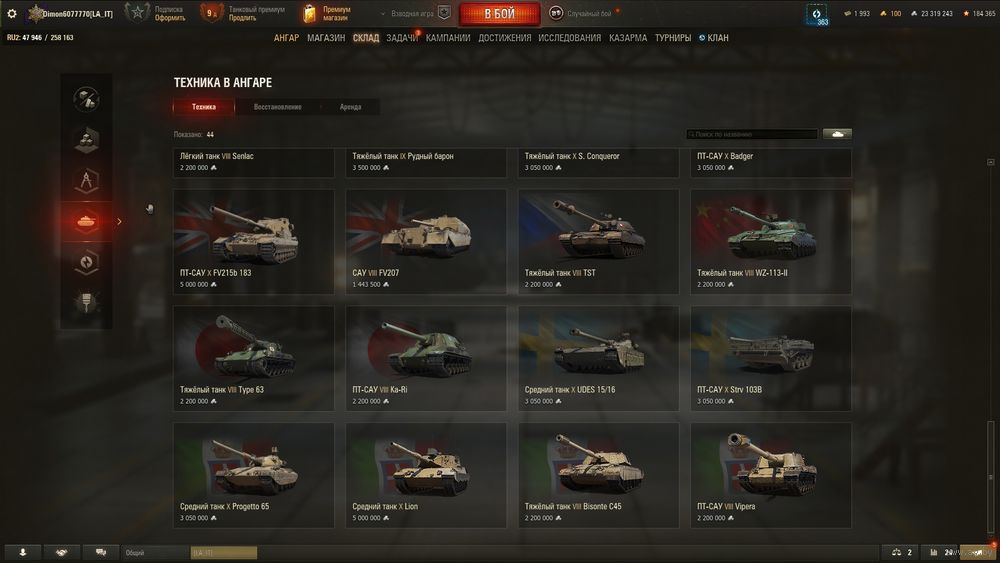Show the ДОСТИЖЕНИЯ page
The height and width of the screenshot is (563, 1000).
(x=505, y=38)
